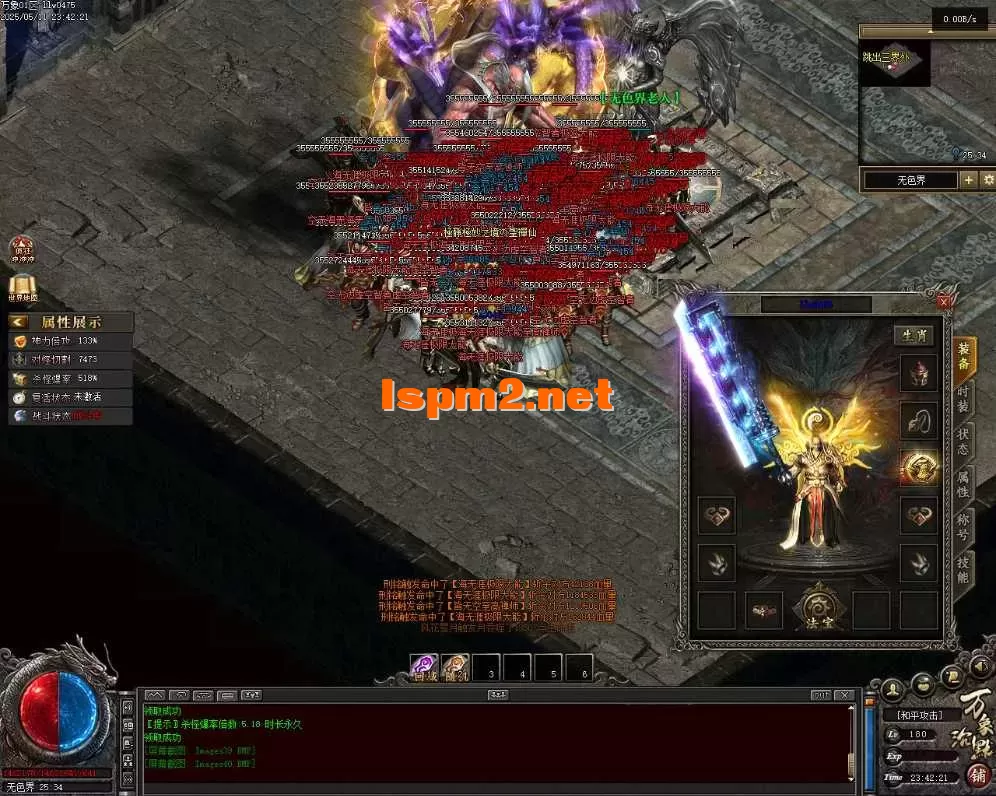
Task: Open the 状态 (status) tab
Action: 963,440
